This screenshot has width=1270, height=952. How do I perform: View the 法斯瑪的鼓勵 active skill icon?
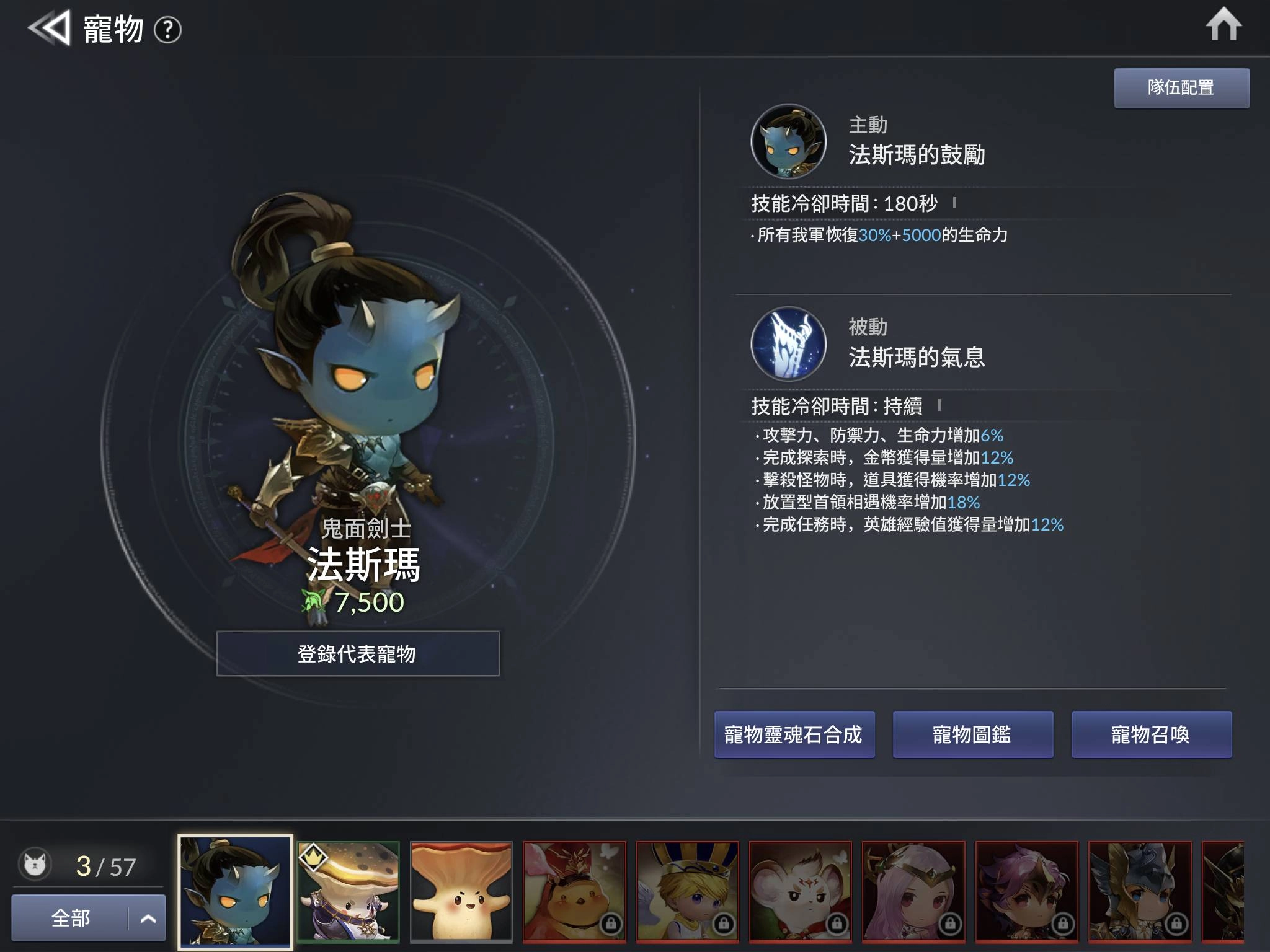[788, 141]
